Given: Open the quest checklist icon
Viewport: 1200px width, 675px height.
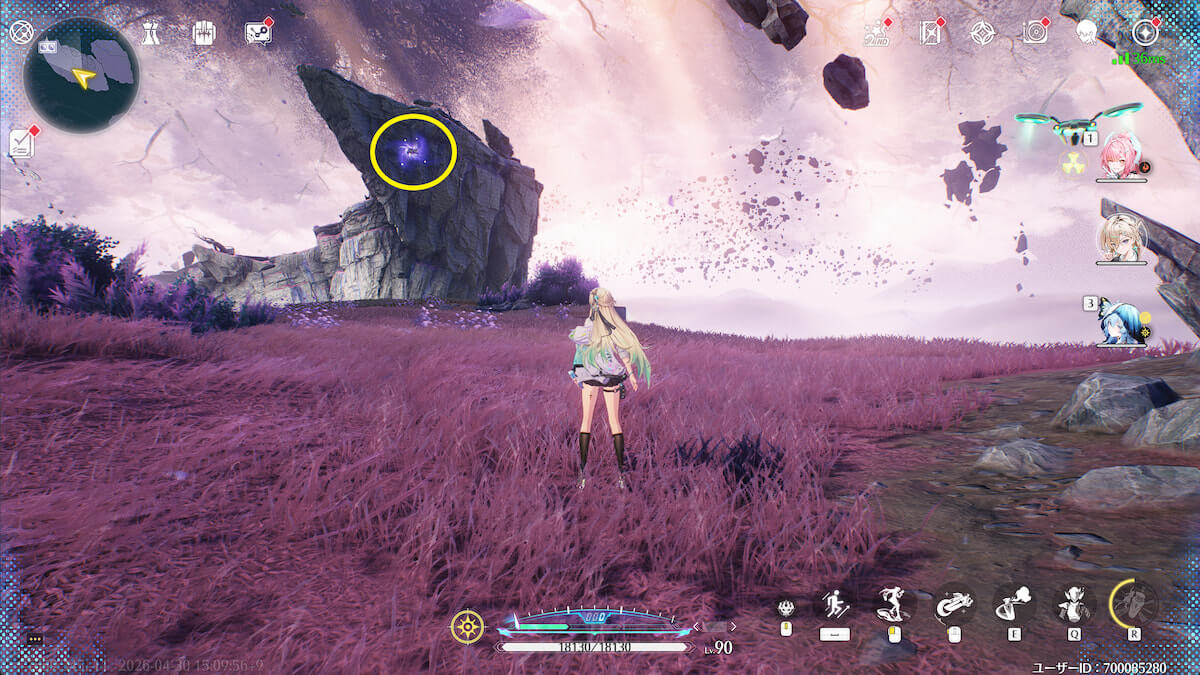Looking at the screenshot, I should tap(22, 142).
